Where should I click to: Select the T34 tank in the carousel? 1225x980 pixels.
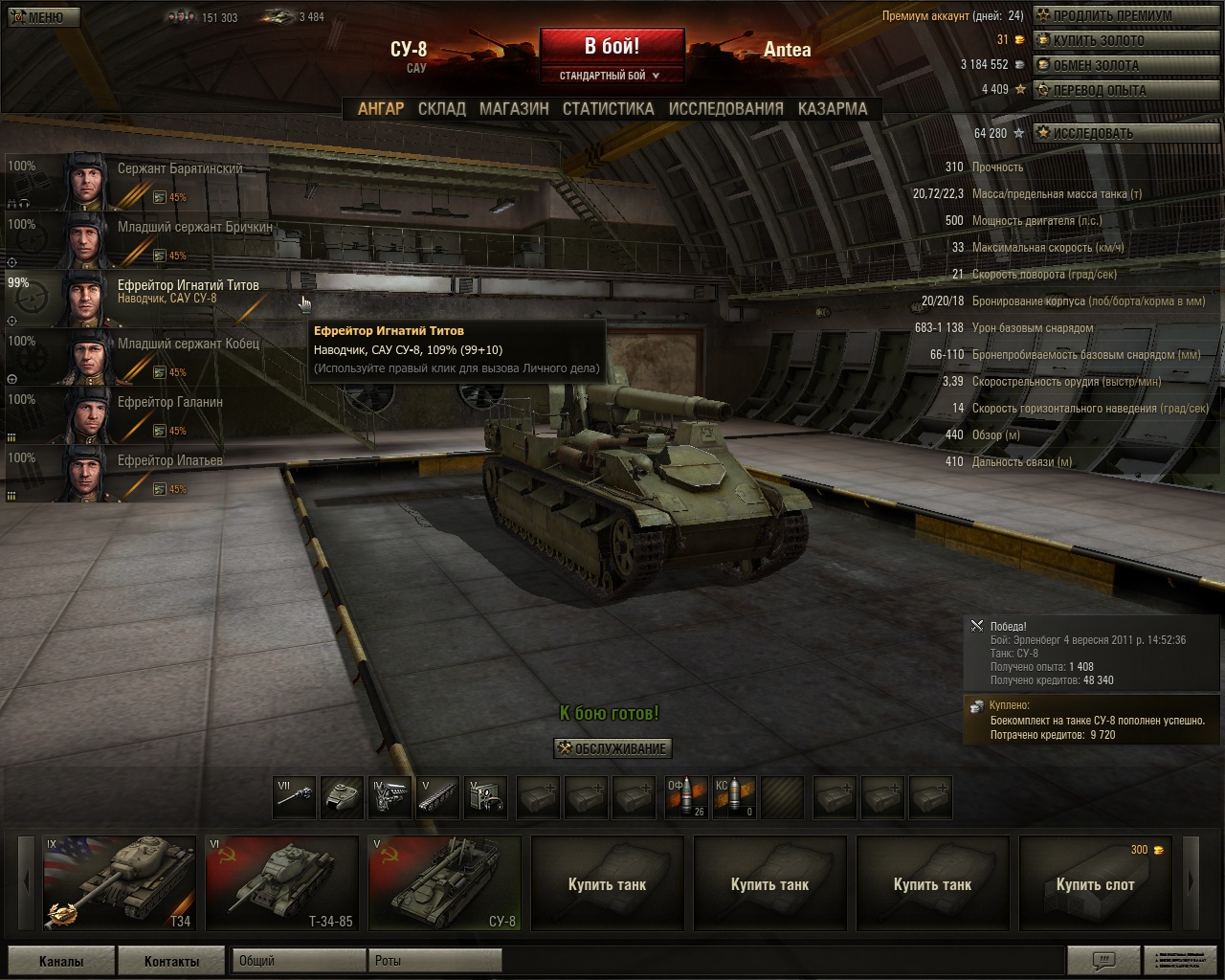(119, 882)
